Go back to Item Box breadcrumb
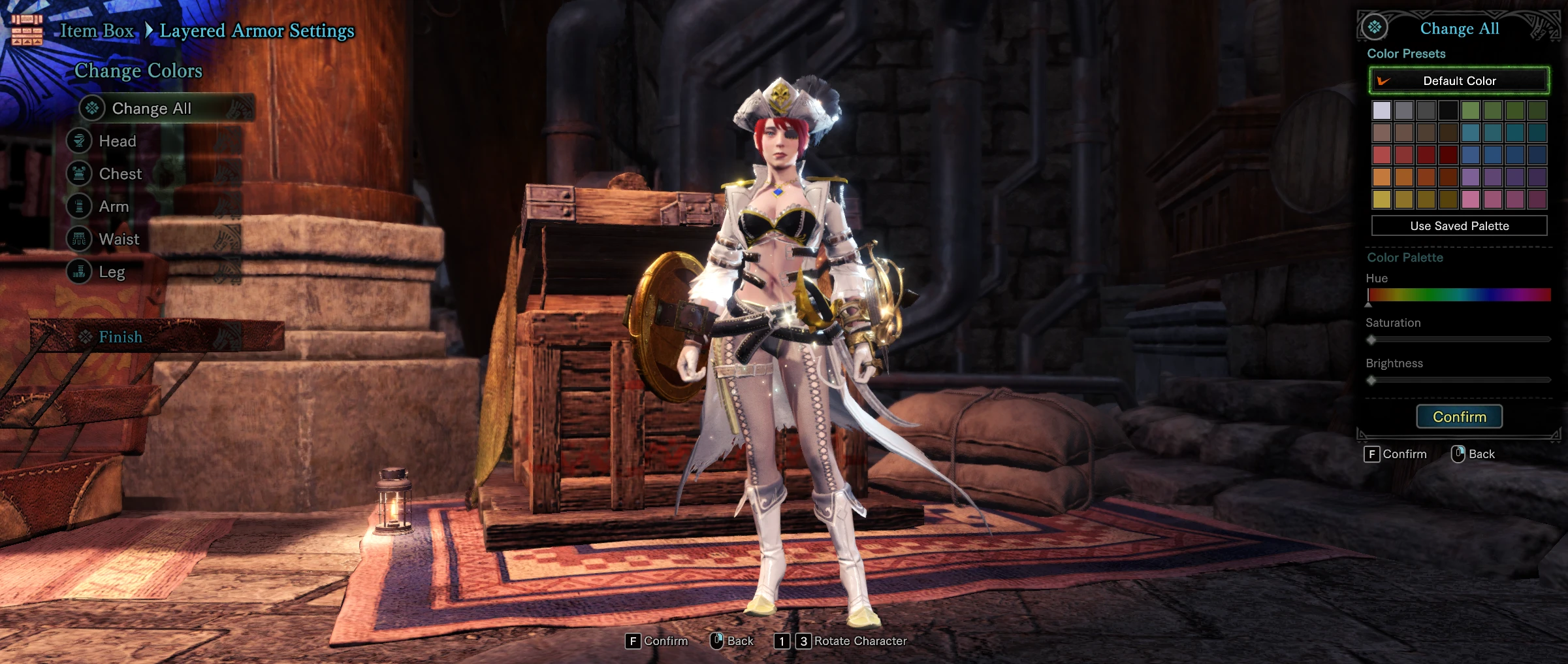The width and height of the screenshot is (1568, 664). coord(97,31)
